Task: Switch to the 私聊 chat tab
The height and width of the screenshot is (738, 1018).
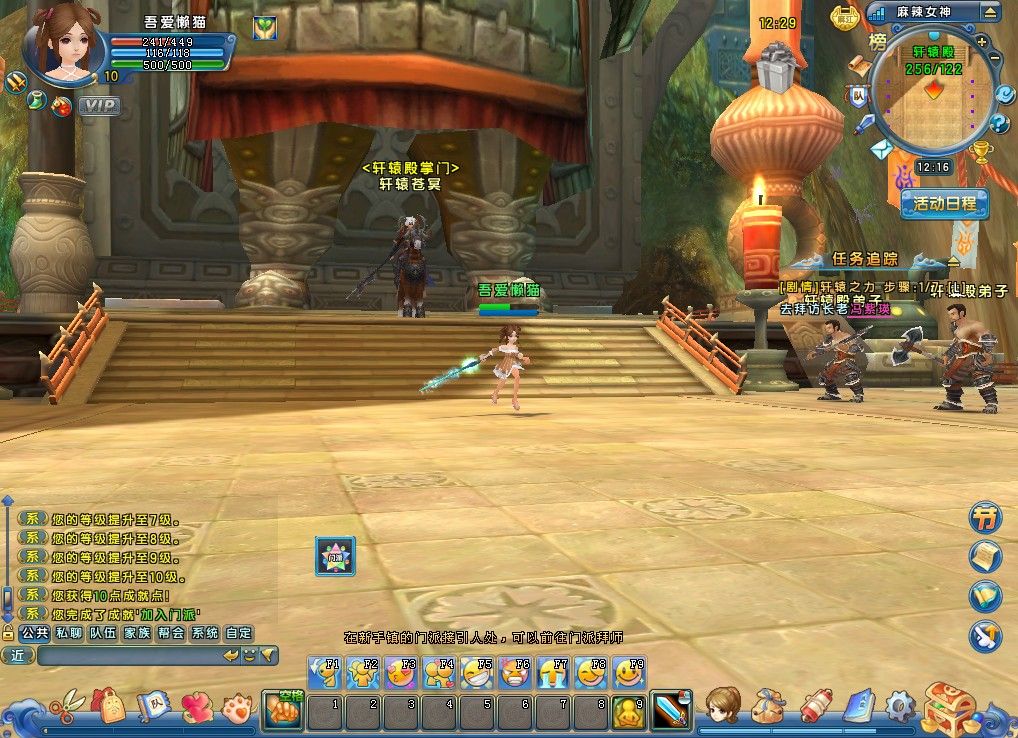Action: tap(68, 633)
